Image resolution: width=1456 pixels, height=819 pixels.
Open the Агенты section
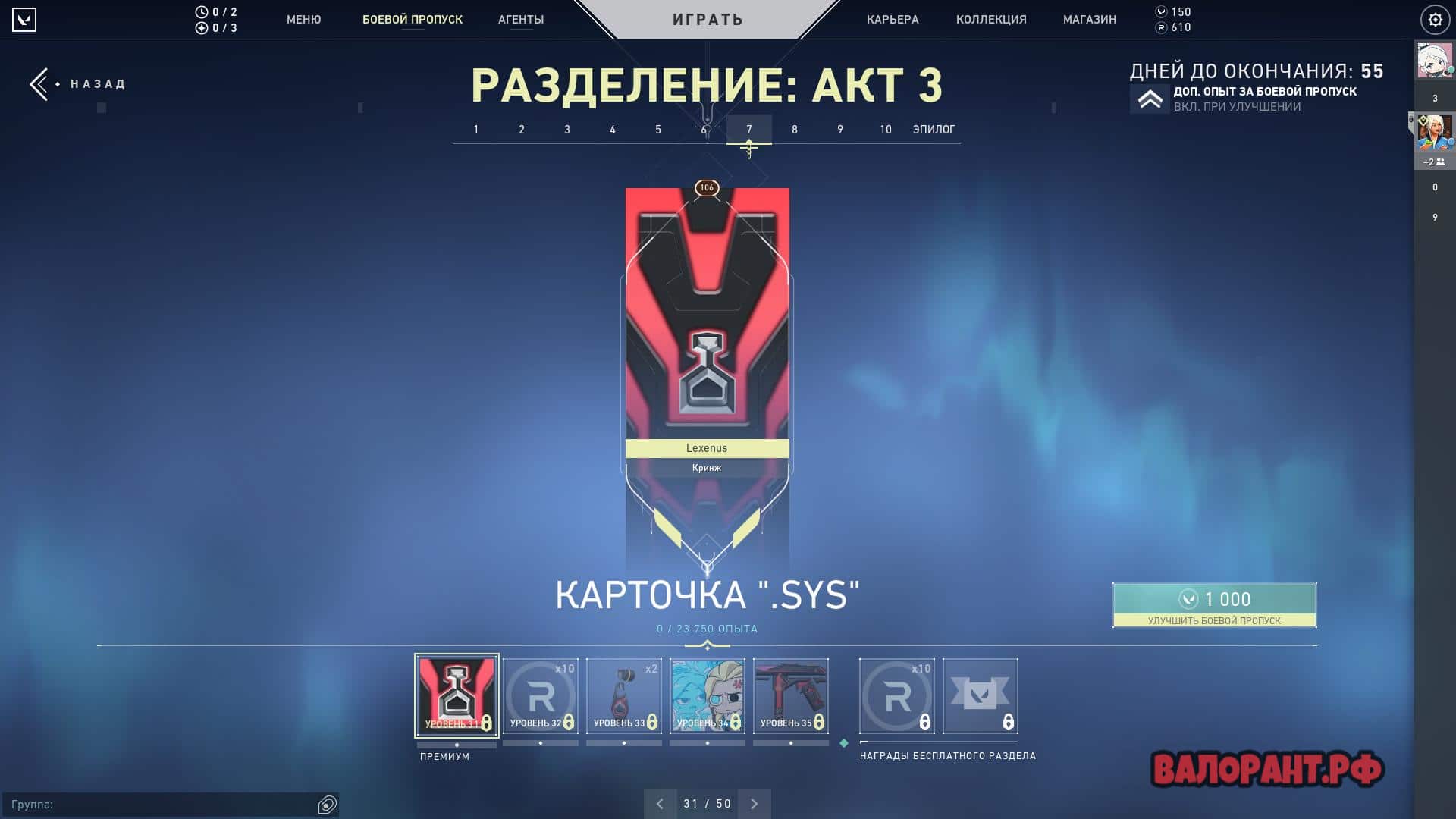point(521,20)
